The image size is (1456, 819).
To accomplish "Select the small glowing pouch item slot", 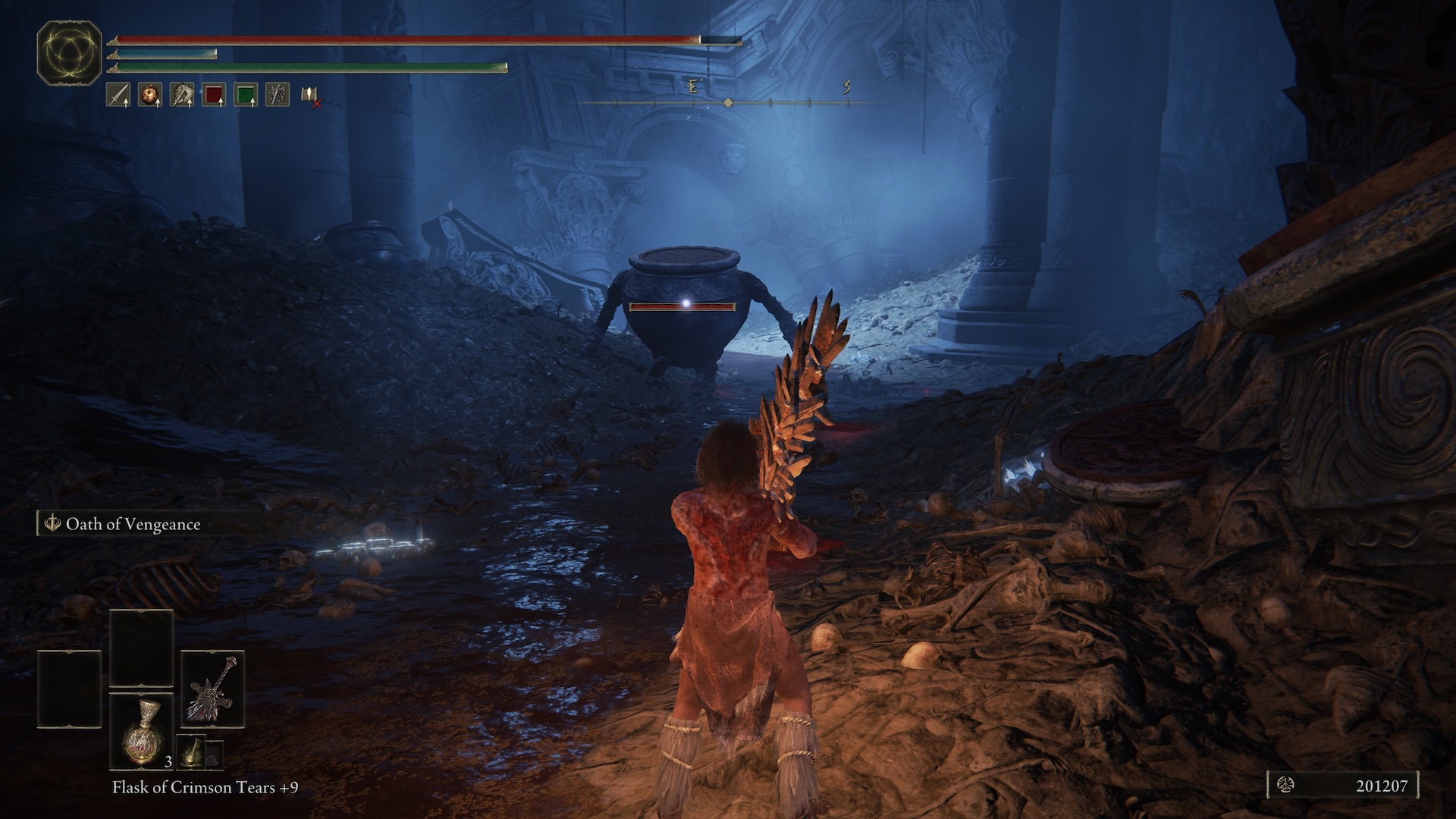I will pos(192,752).
